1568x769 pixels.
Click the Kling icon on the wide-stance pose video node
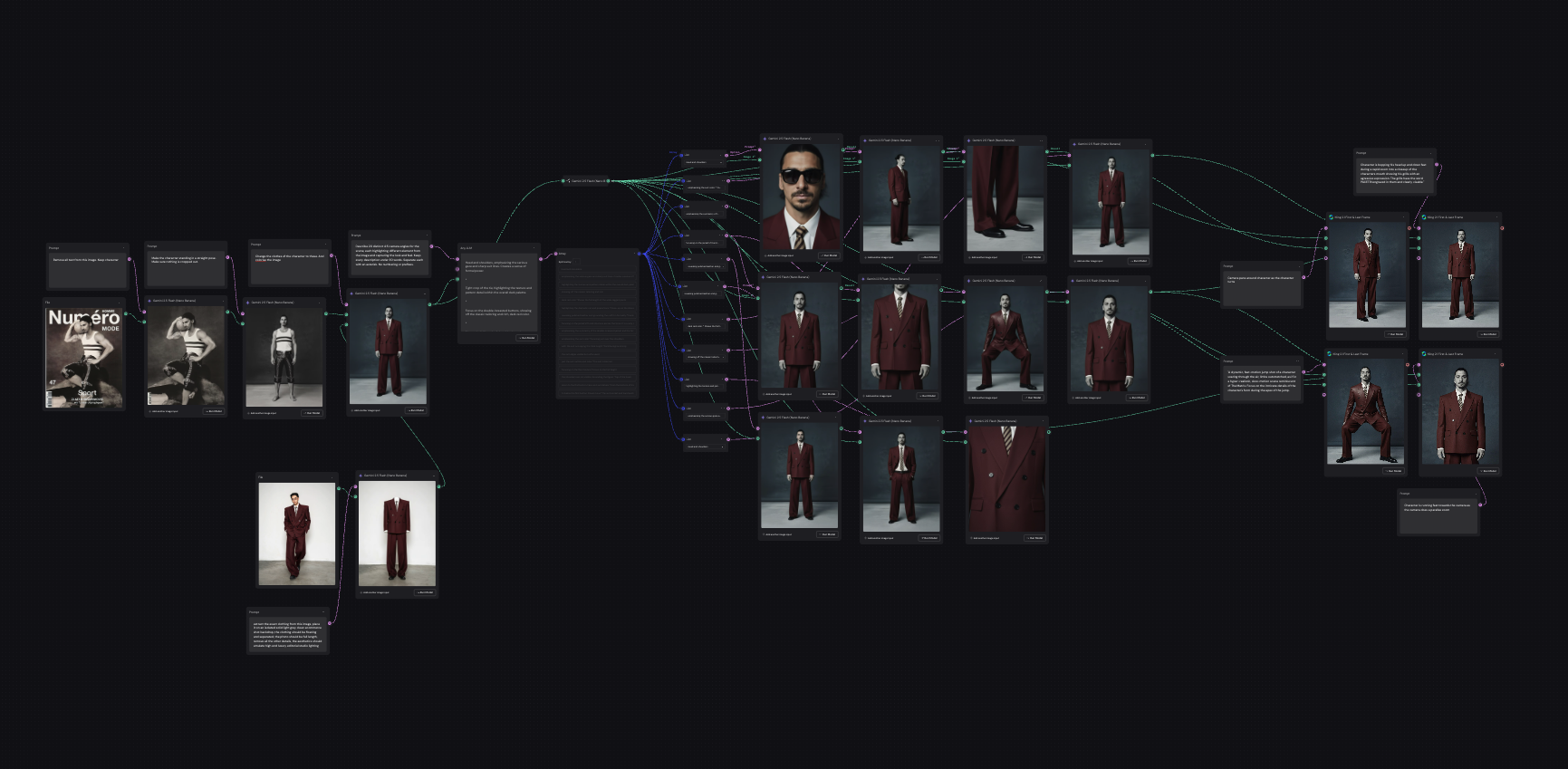click(1330, 354)
